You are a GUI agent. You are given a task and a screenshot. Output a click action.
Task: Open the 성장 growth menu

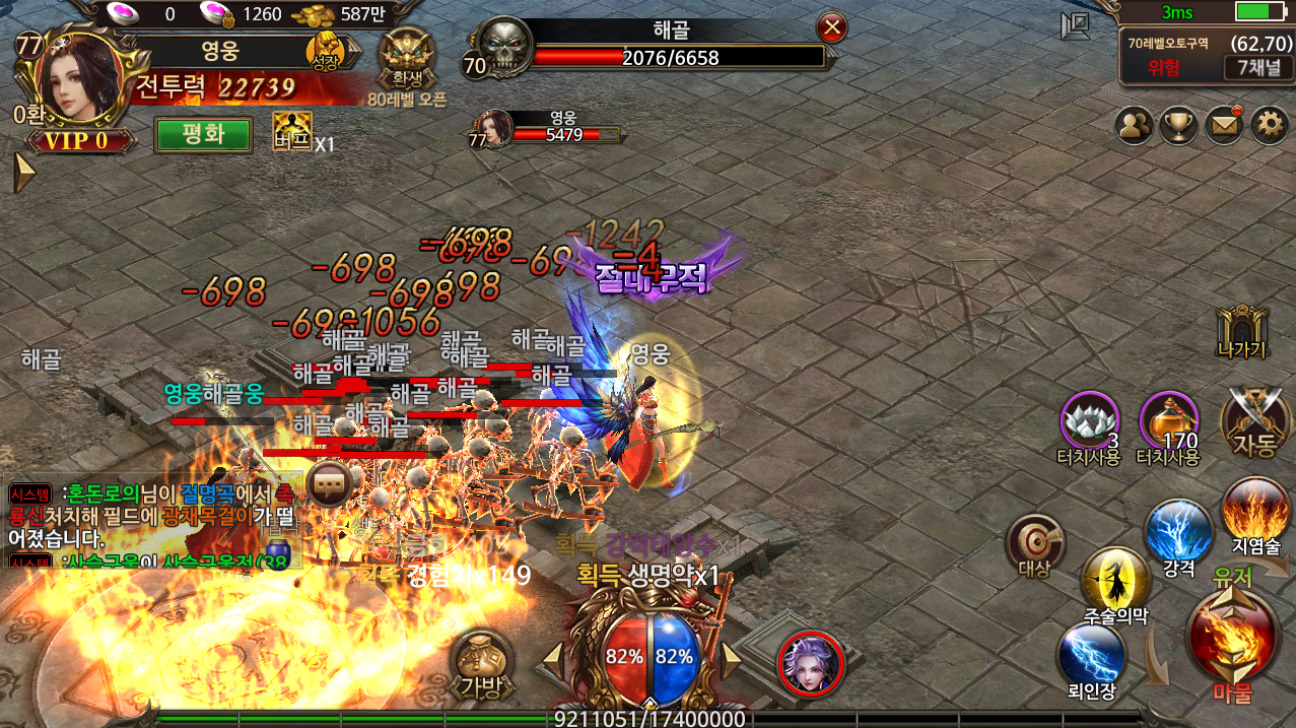(326, 49)
